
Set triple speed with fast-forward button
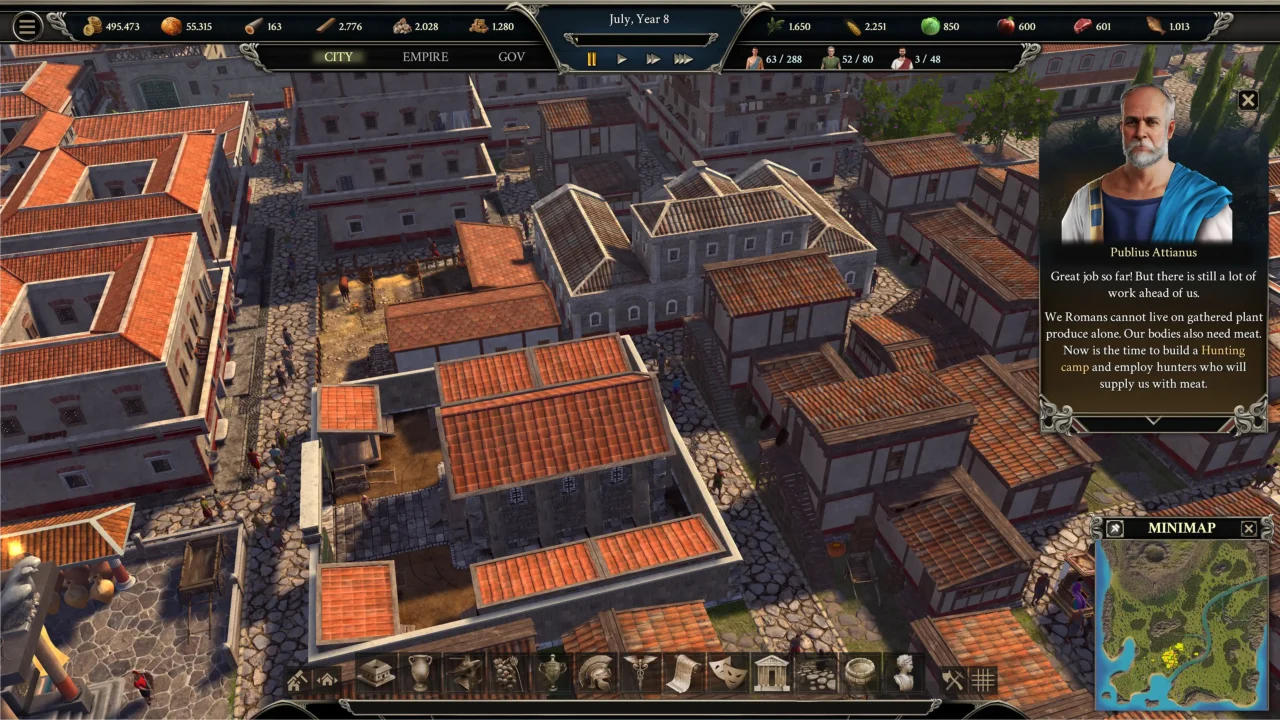pyautogui.click(x=684, y=59)
